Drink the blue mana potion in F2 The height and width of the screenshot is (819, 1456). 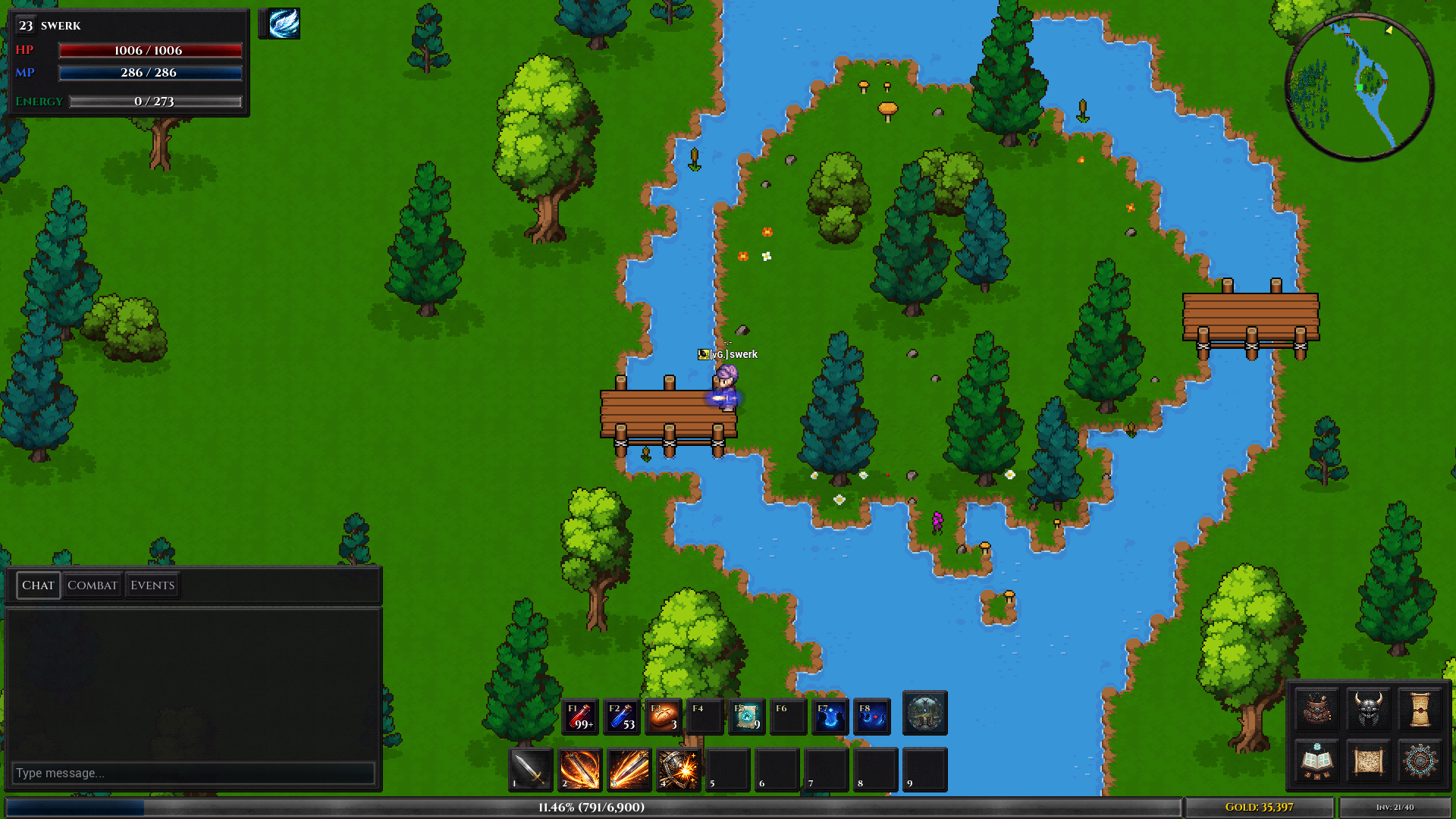pos(622,716)
